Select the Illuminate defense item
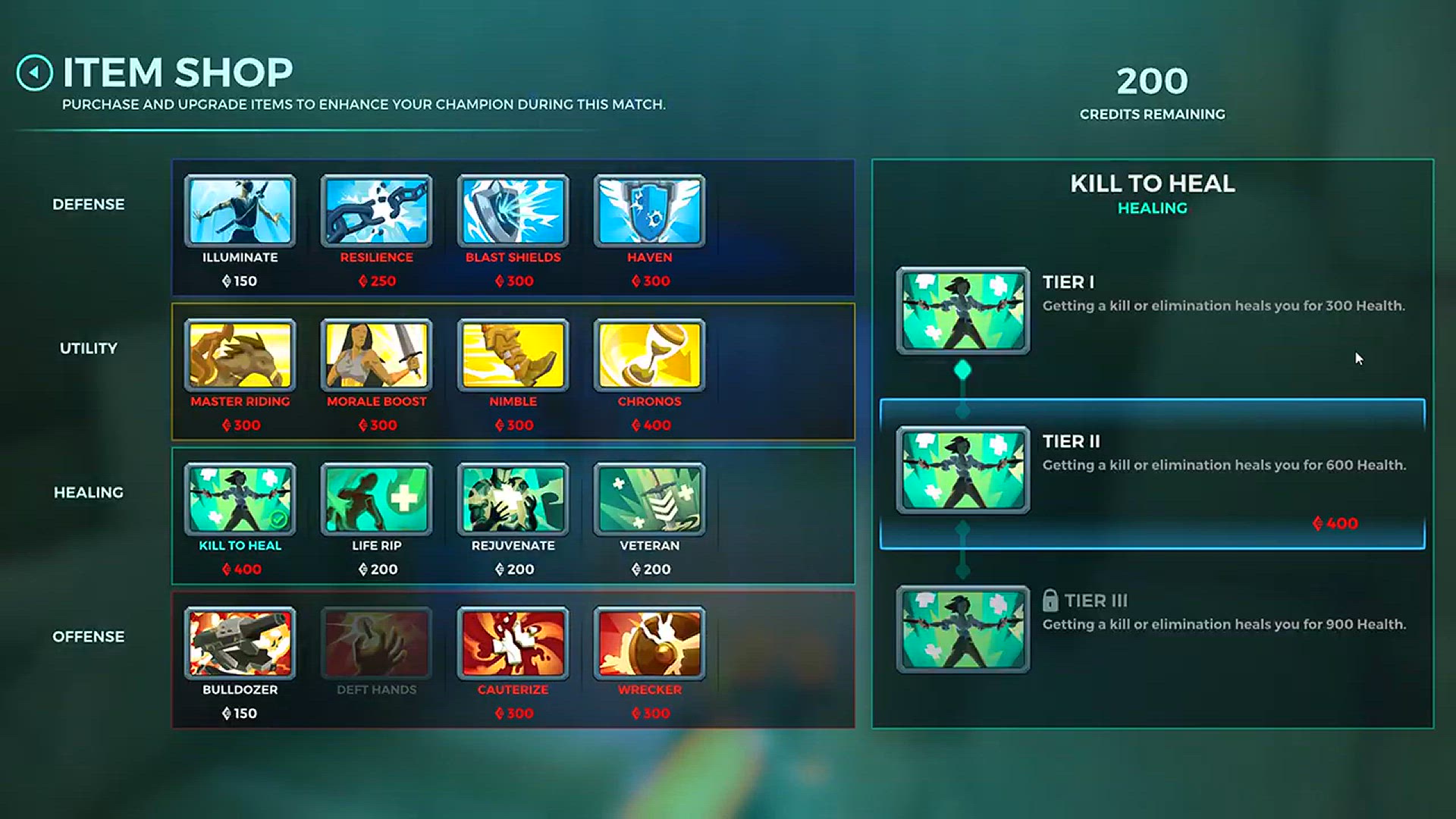1456x819 pixels. click(240, 212)
